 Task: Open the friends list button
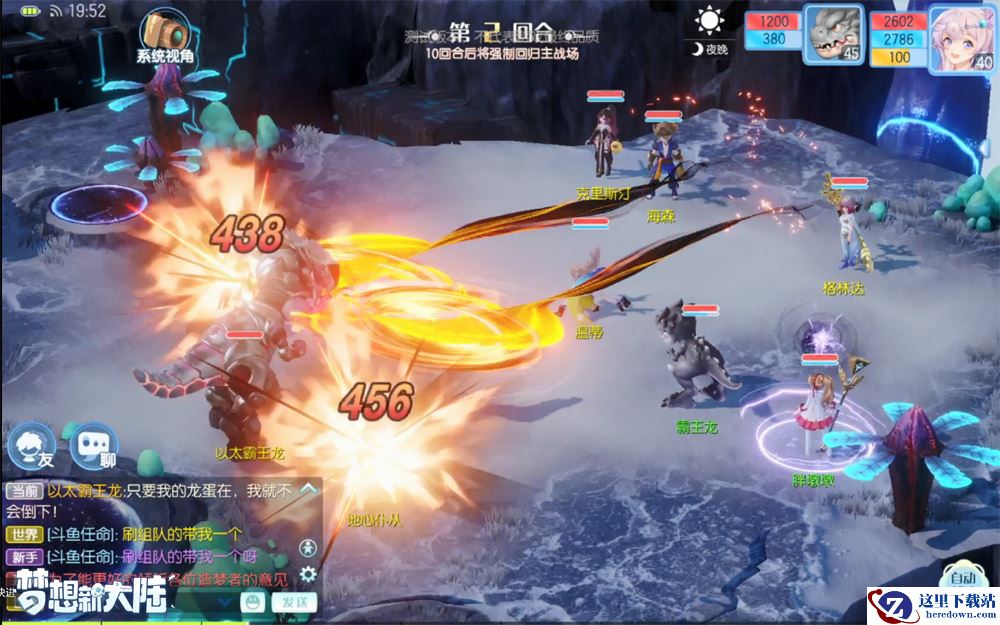coord(32,445)
